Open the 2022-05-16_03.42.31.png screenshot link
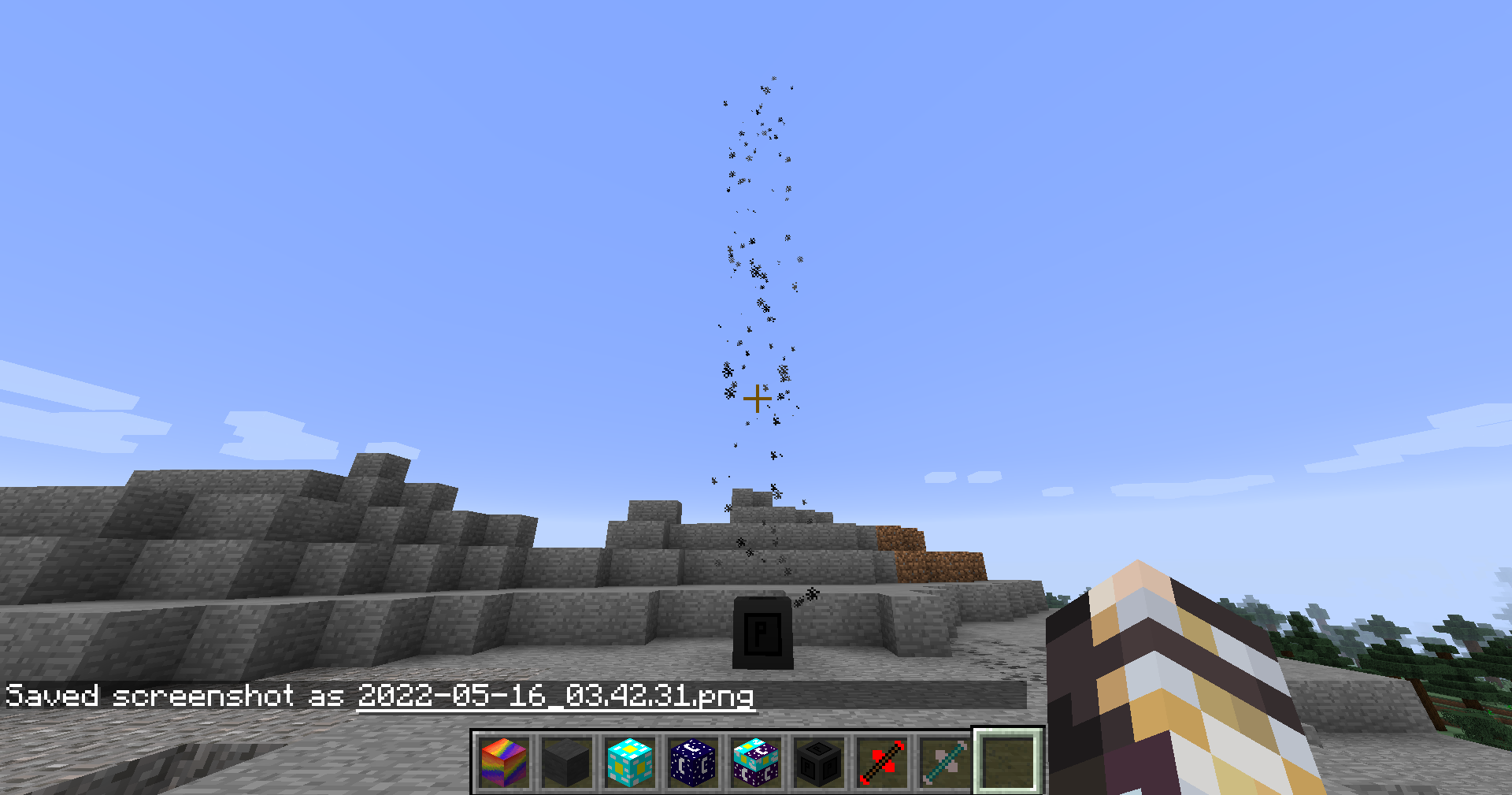 (554, 697)
